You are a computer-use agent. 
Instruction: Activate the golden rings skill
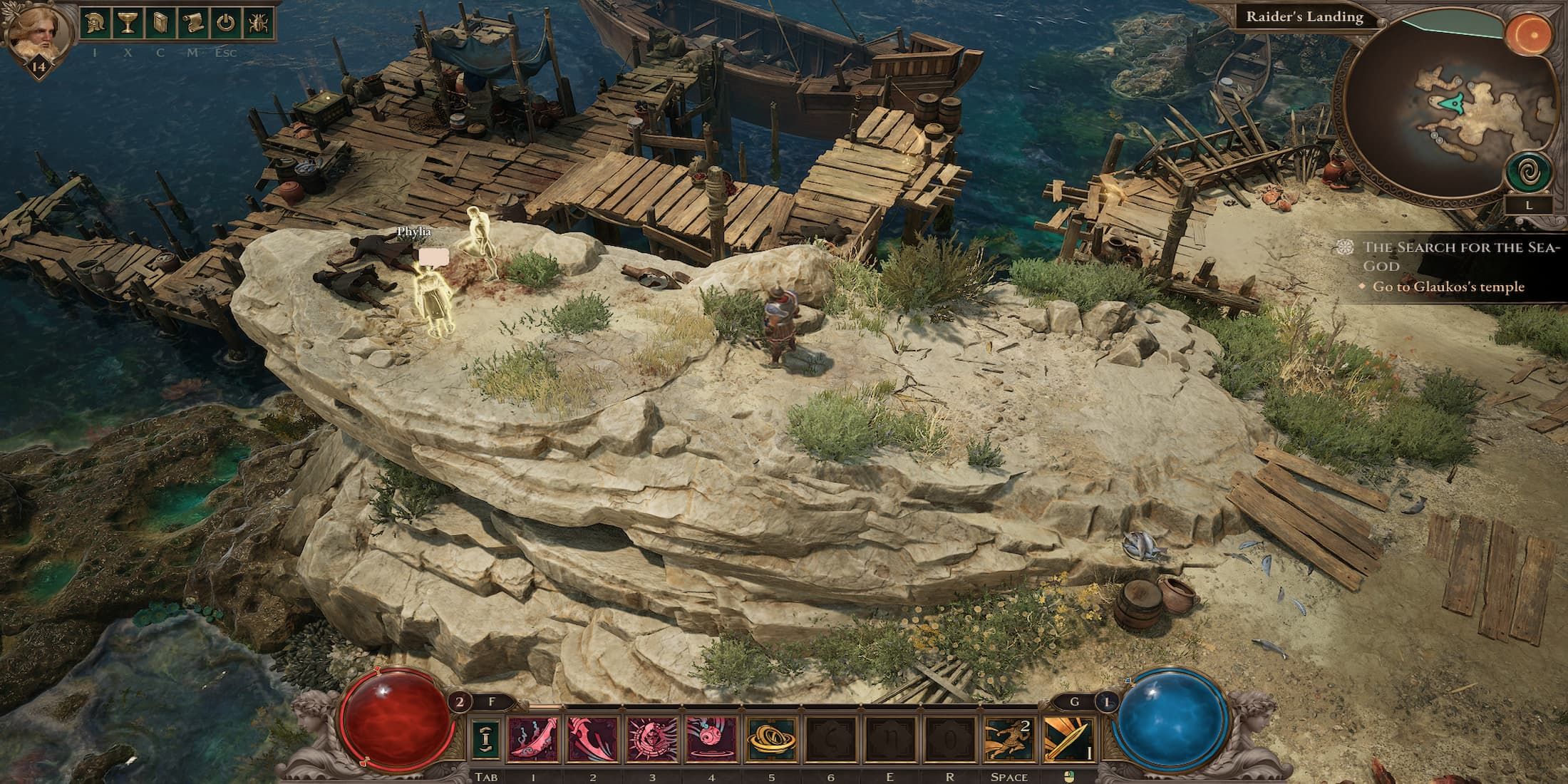point(770,738)
